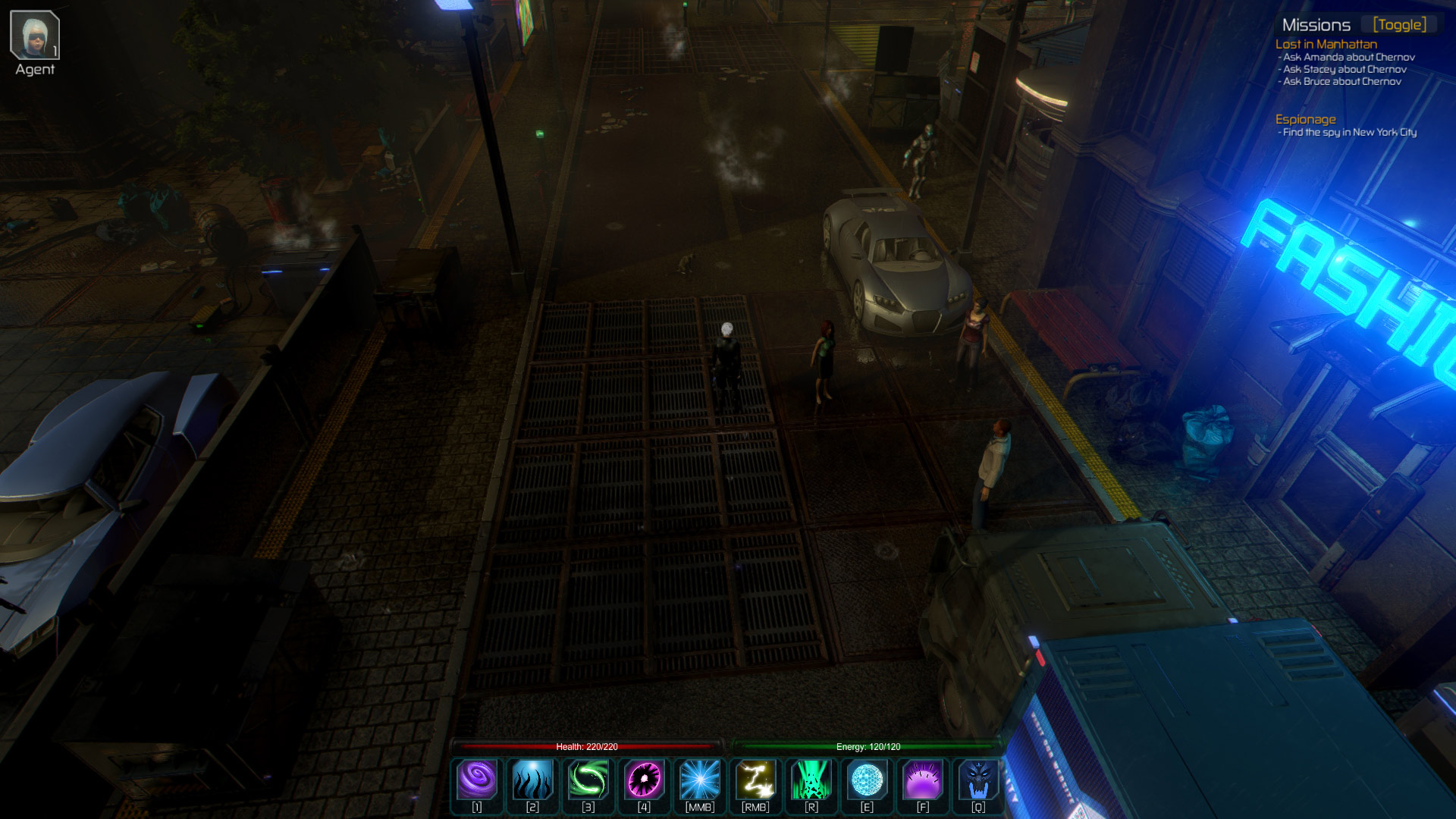Screen dimensions: 1456x819
Task: Activate the yellow lightning bolt ability
Action: click(x=755, y=780)
